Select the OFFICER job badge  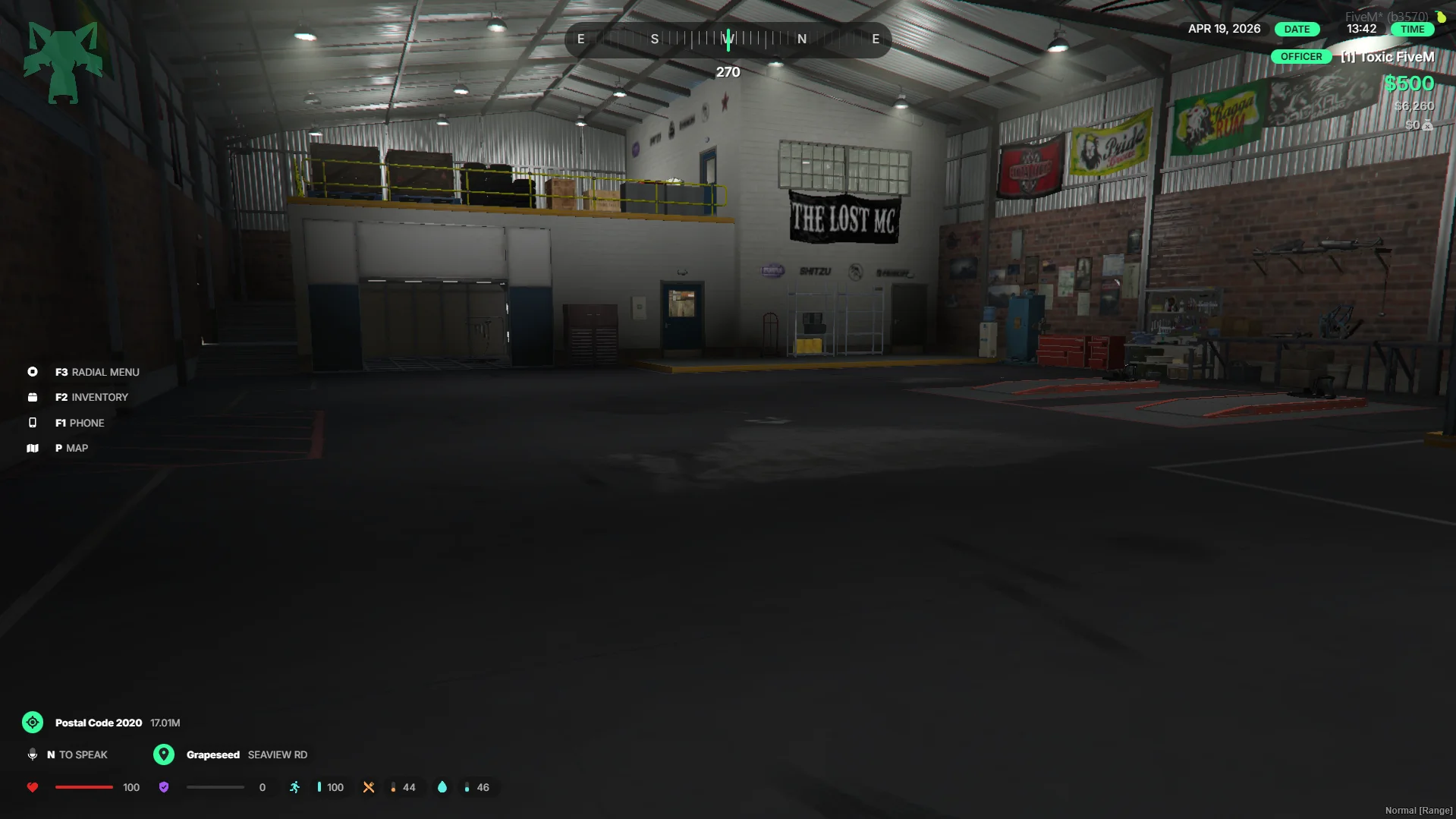click(1300, 57)
